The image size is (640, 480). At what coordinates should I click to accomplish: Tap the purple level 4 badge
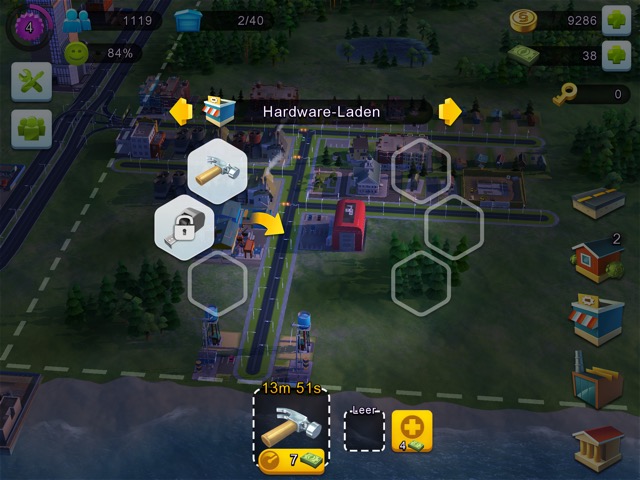28,26
